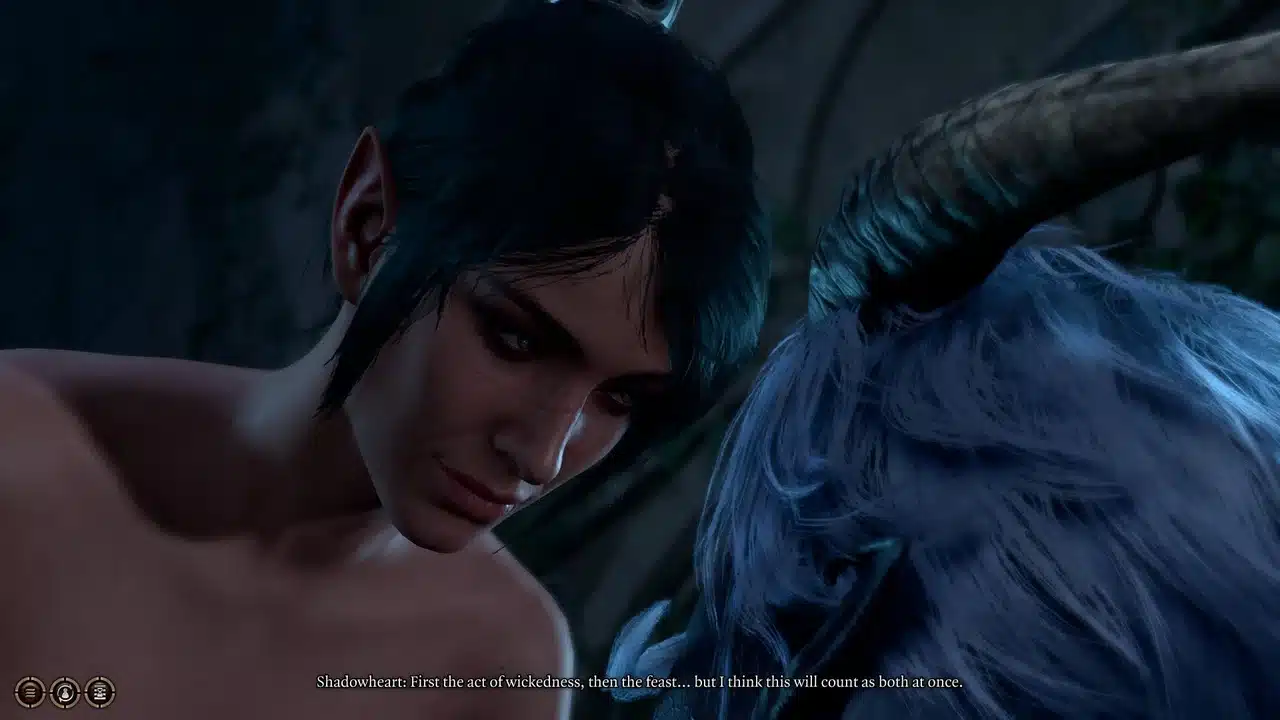This screenshot has width=1280, height=720.
Task: Click the middle circular icon near screen corner
Action: (x=65, y=692)
